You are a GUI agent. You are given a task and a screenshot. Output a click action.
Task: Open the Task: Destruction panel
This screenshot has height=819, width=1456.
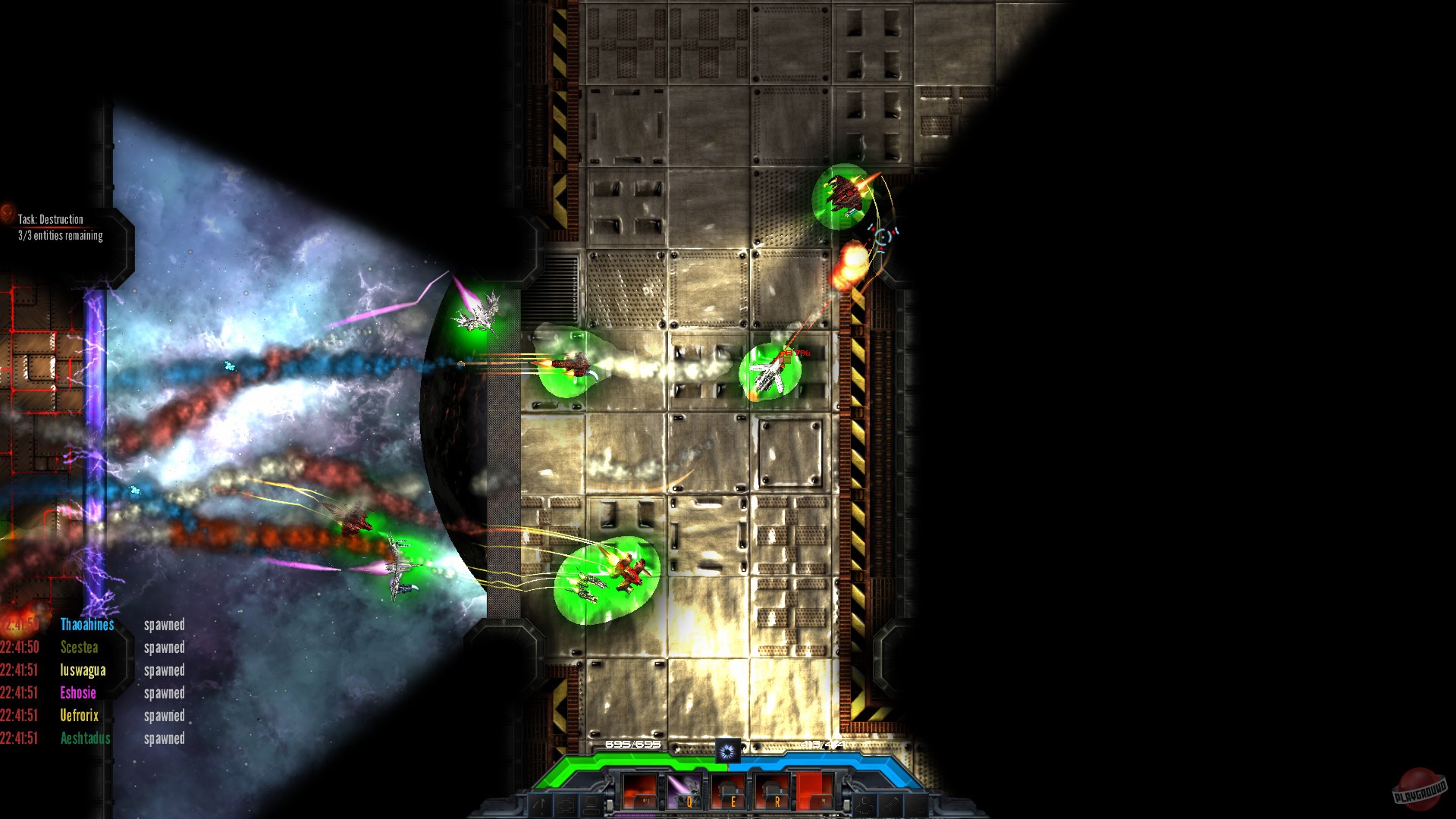click(x=50, y=219)
